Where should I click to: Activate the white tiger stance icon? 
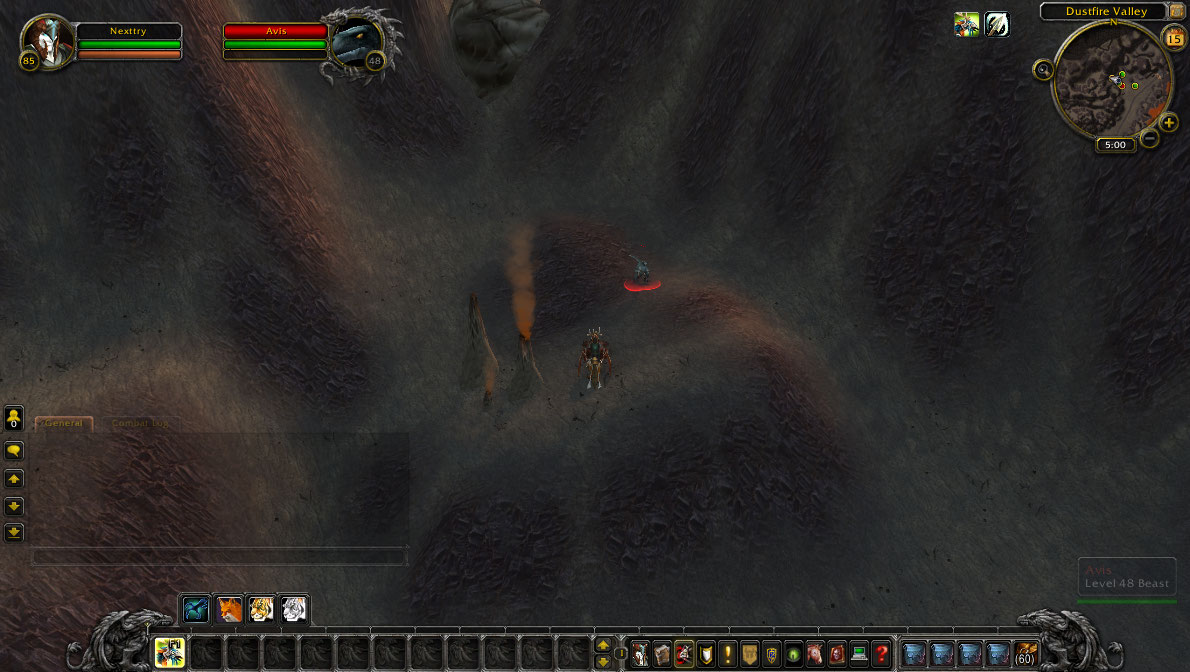(x=293, y=609)
